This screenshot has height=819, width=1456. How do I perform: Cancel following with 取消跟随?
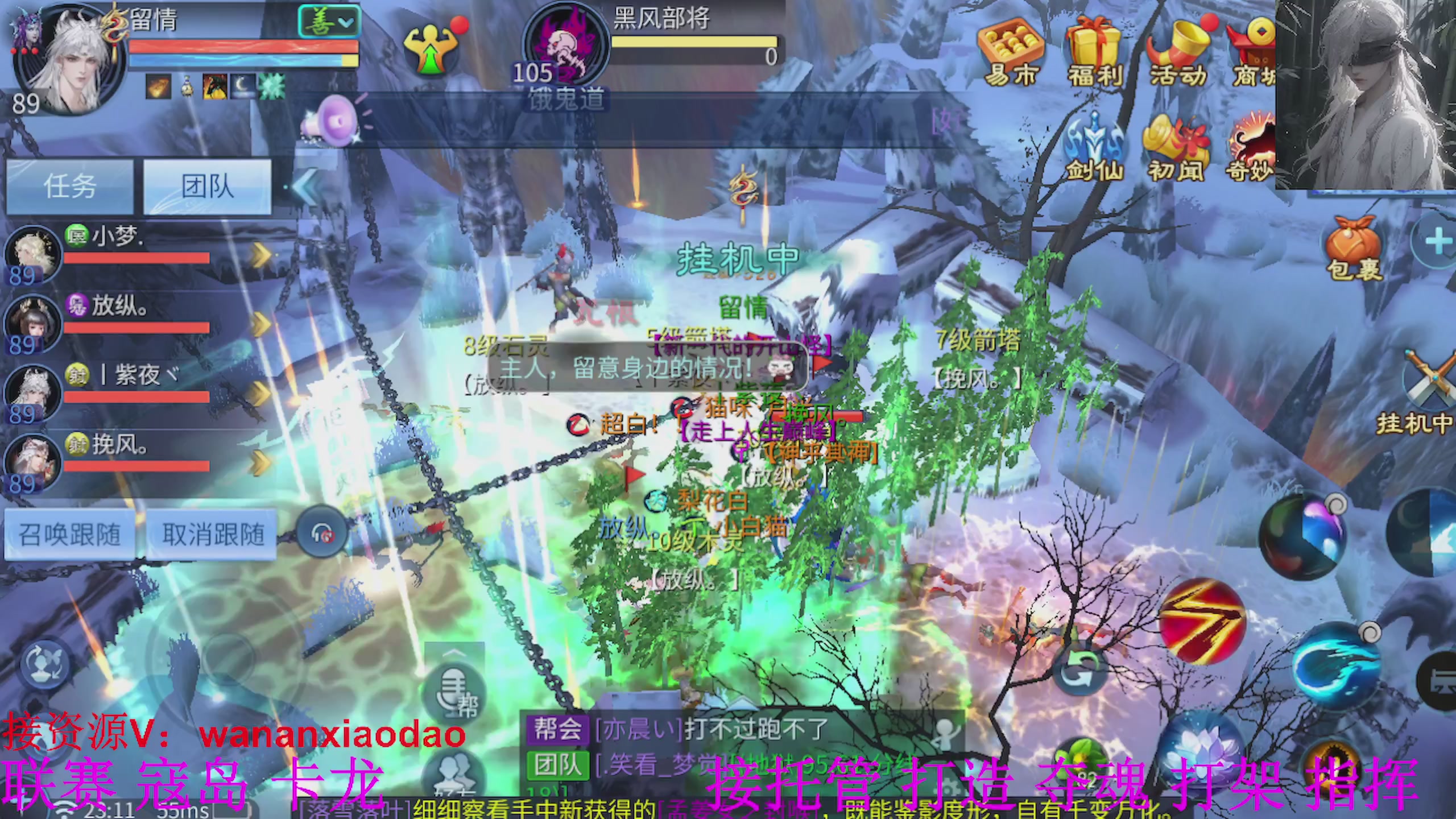pyautogui.click(x=213, y=535)
